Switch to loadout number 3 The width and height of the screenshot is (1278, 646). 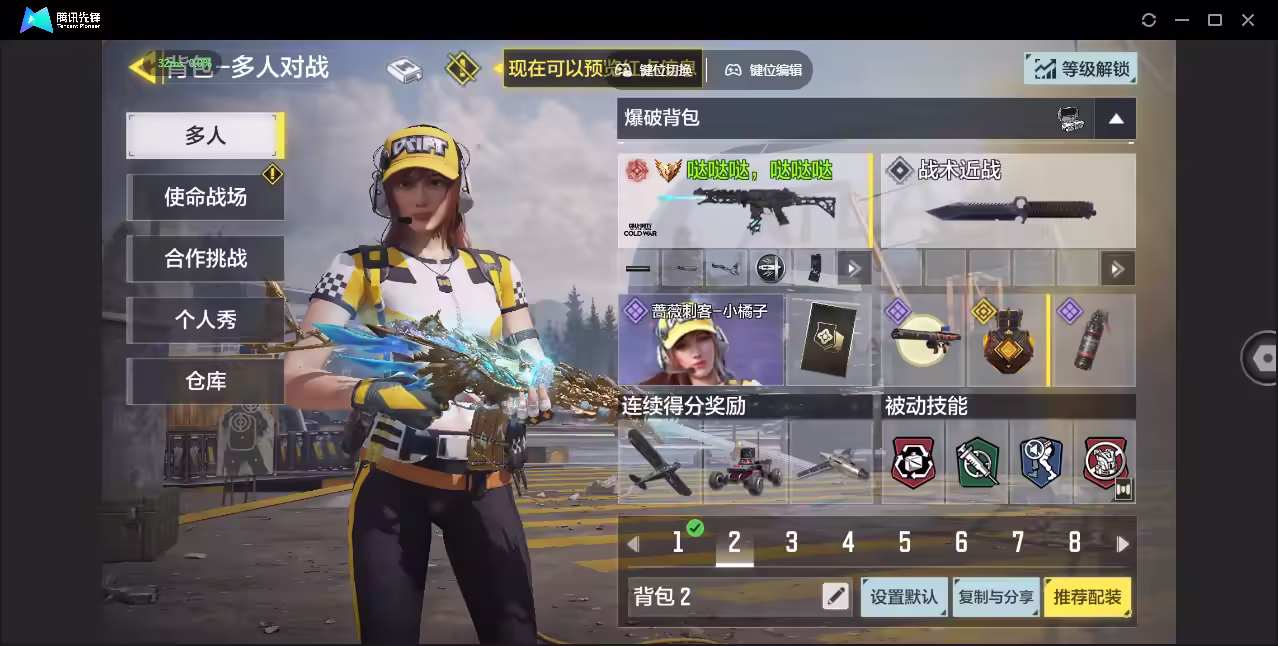[791, 543]
